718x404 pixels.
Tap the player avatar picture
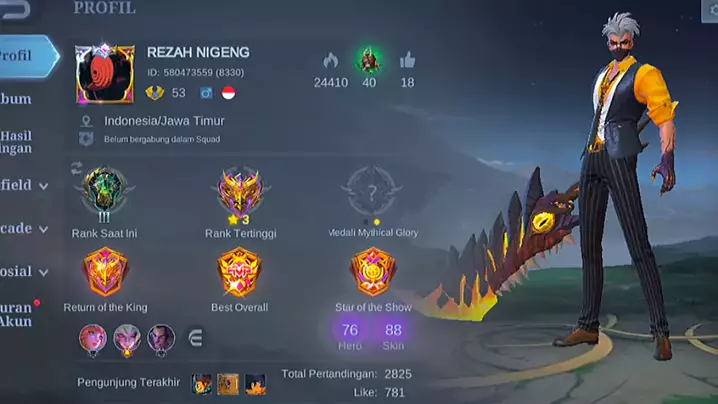[x=105, y=73]
